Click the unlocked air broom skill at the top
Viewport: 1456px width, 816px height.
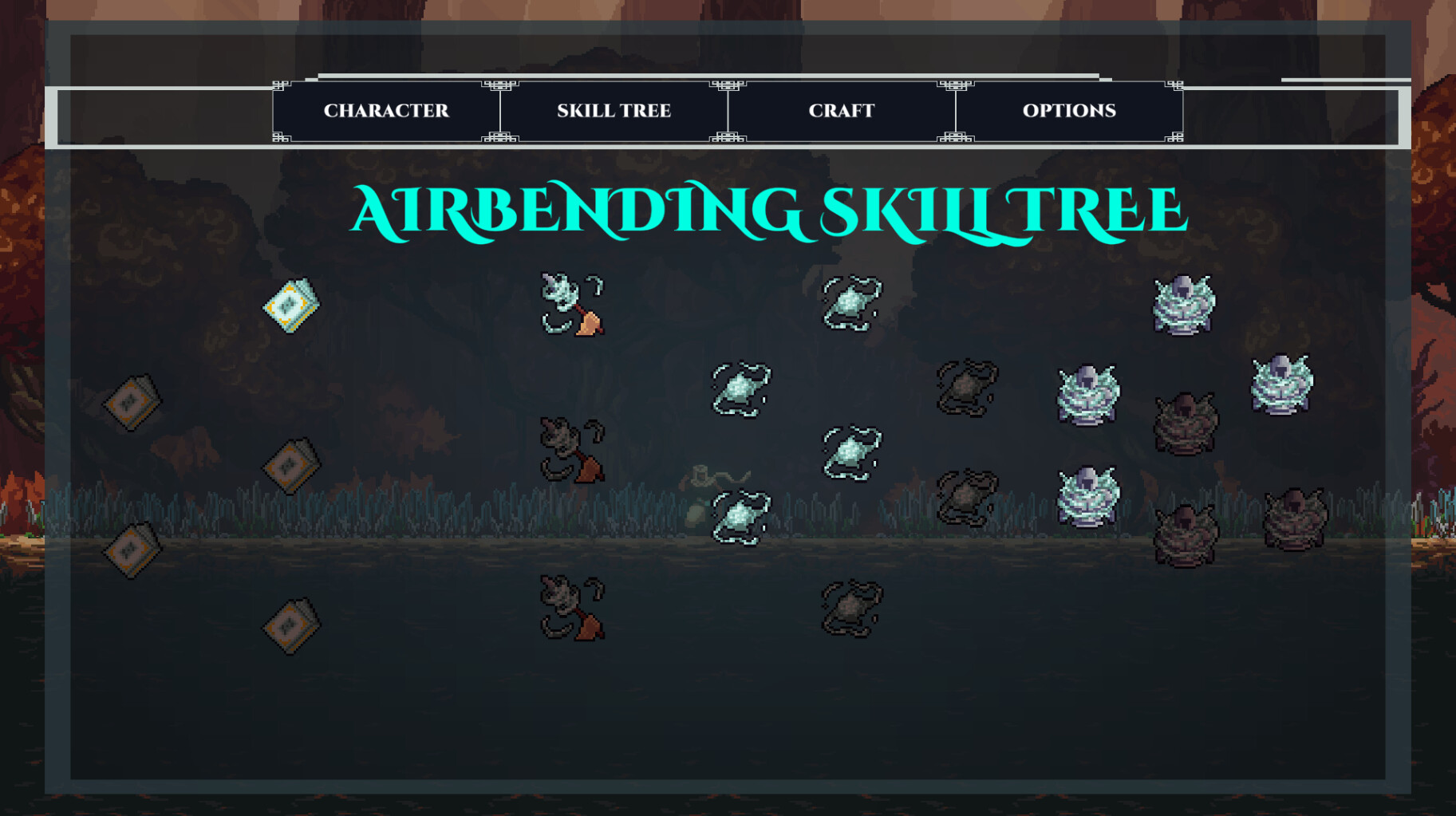[x=570, y=305]
